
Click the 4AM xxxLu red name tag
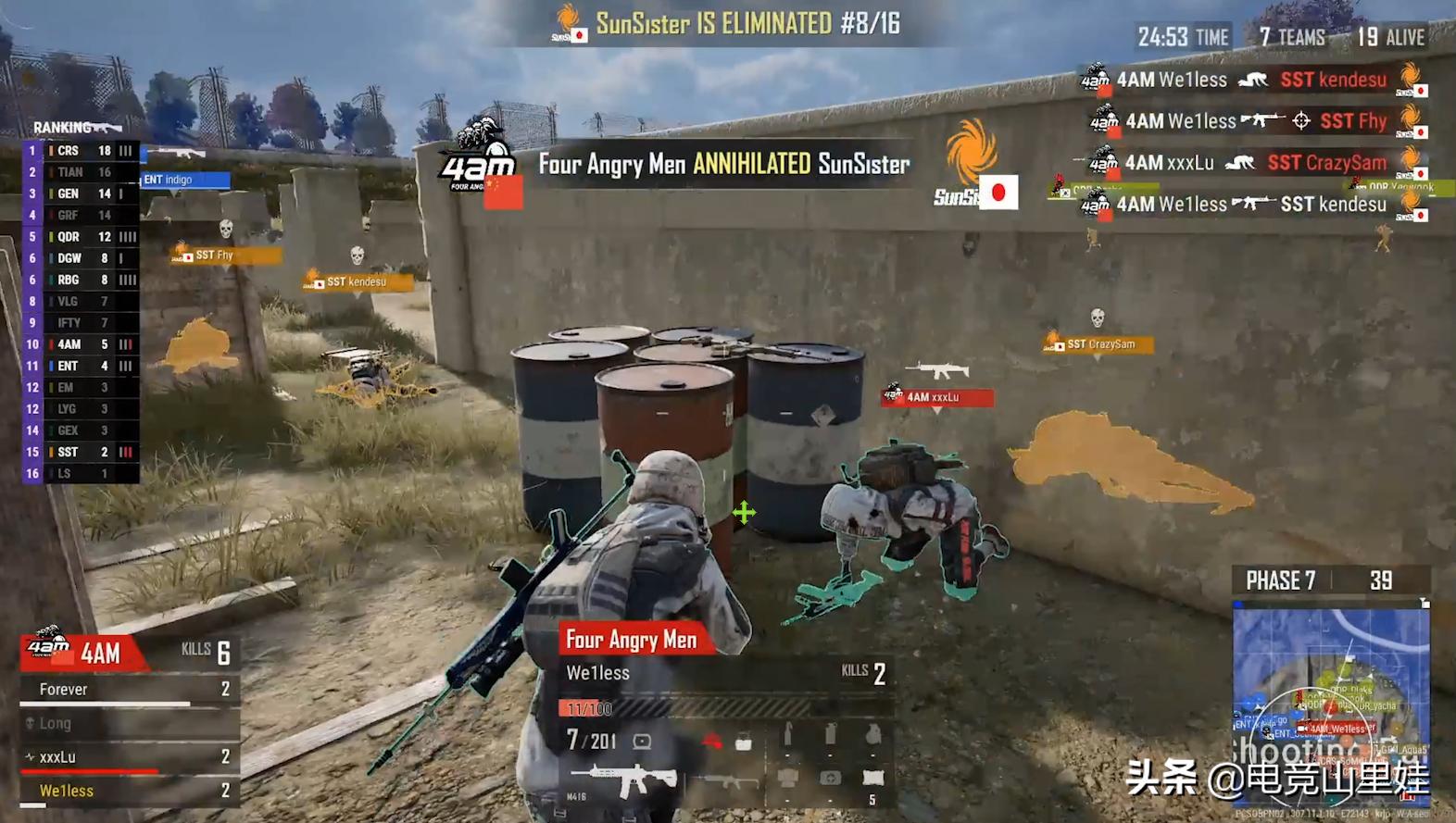937,397
